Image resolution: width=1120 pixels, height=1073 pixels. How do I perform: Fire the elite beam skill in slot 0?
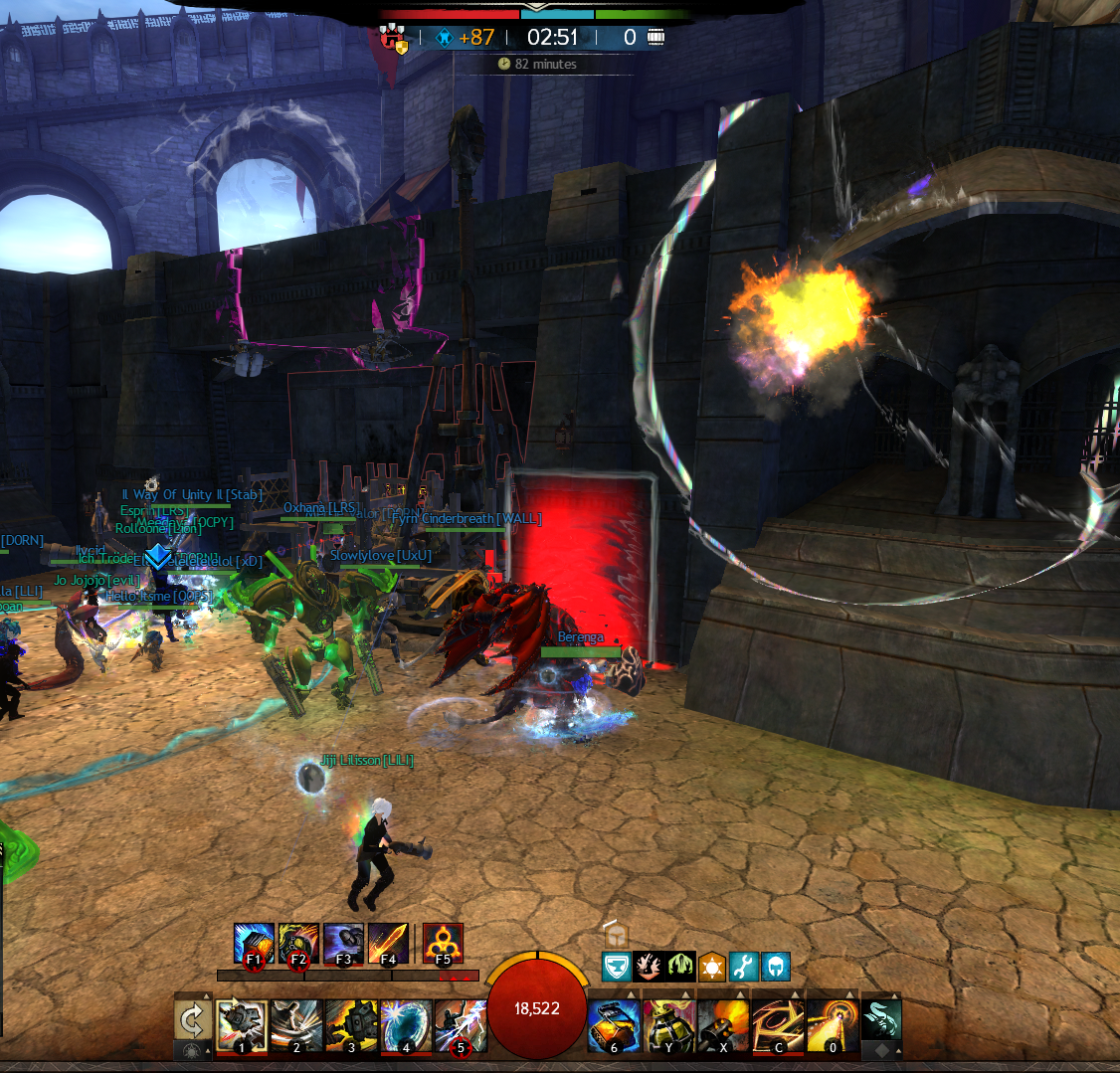[833, 1025]
